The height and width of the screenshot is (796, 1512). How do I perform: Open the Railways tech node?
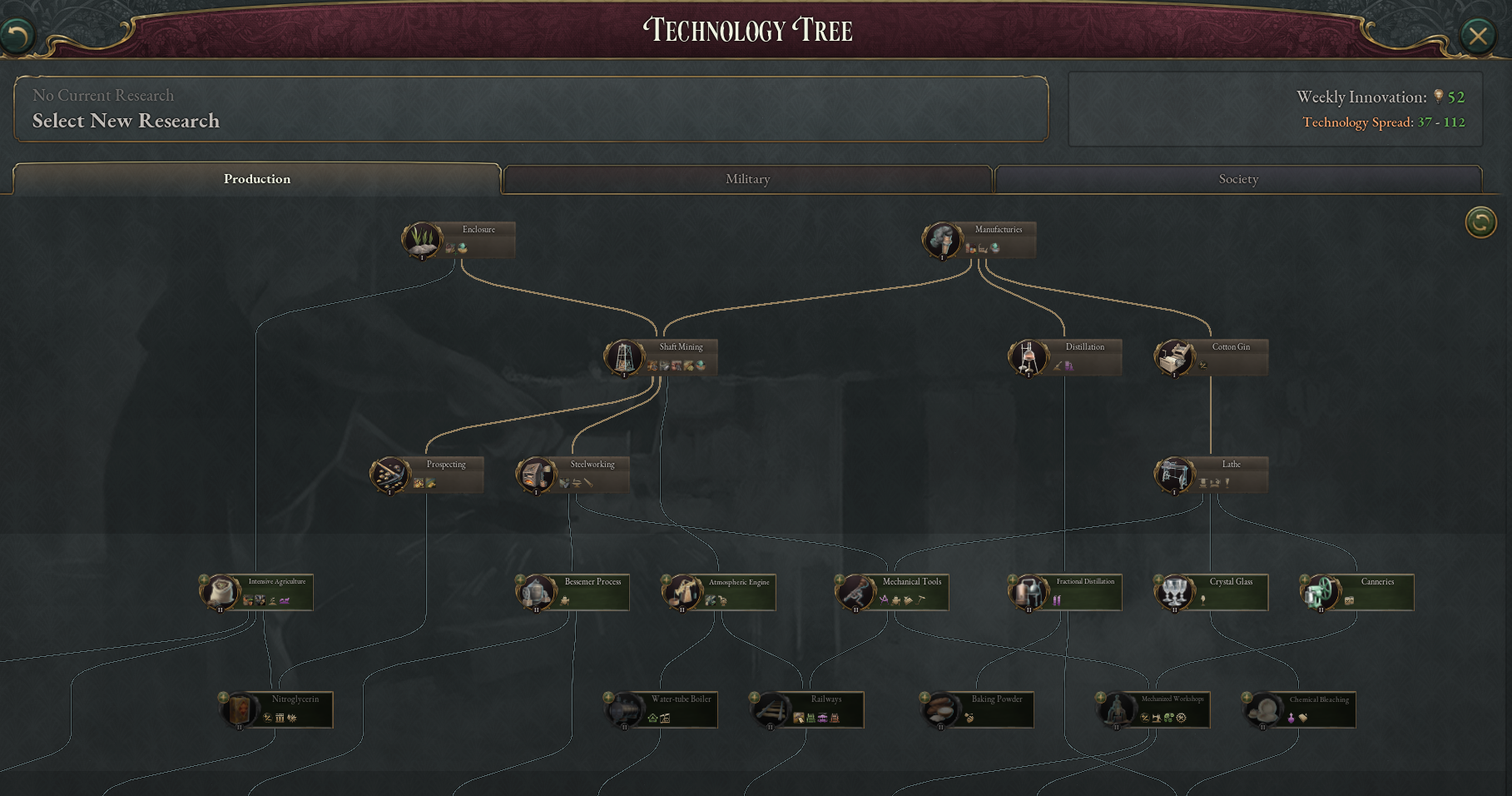click(770, 709)
